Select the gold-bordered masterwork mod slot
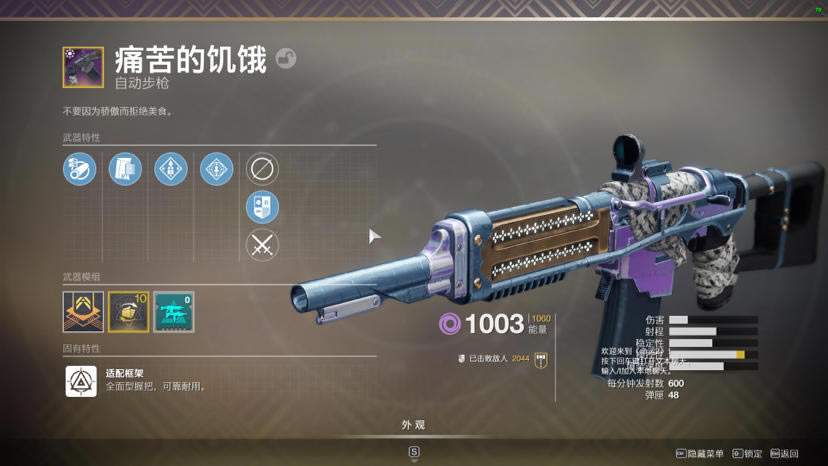This screenshot has height=466, width=828. tap(128, 312)
